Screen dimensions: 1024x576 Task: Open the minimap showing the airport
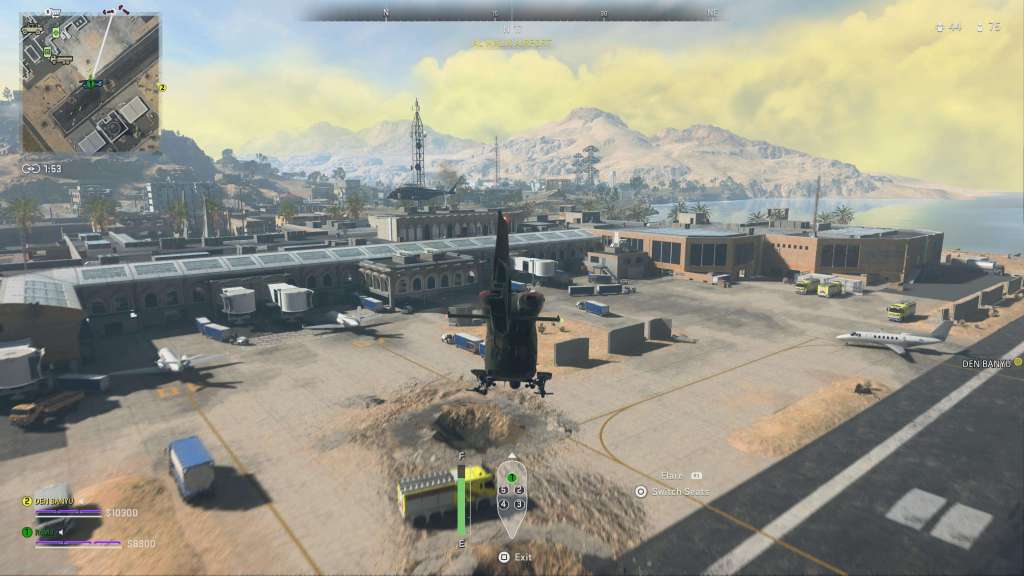90,83
